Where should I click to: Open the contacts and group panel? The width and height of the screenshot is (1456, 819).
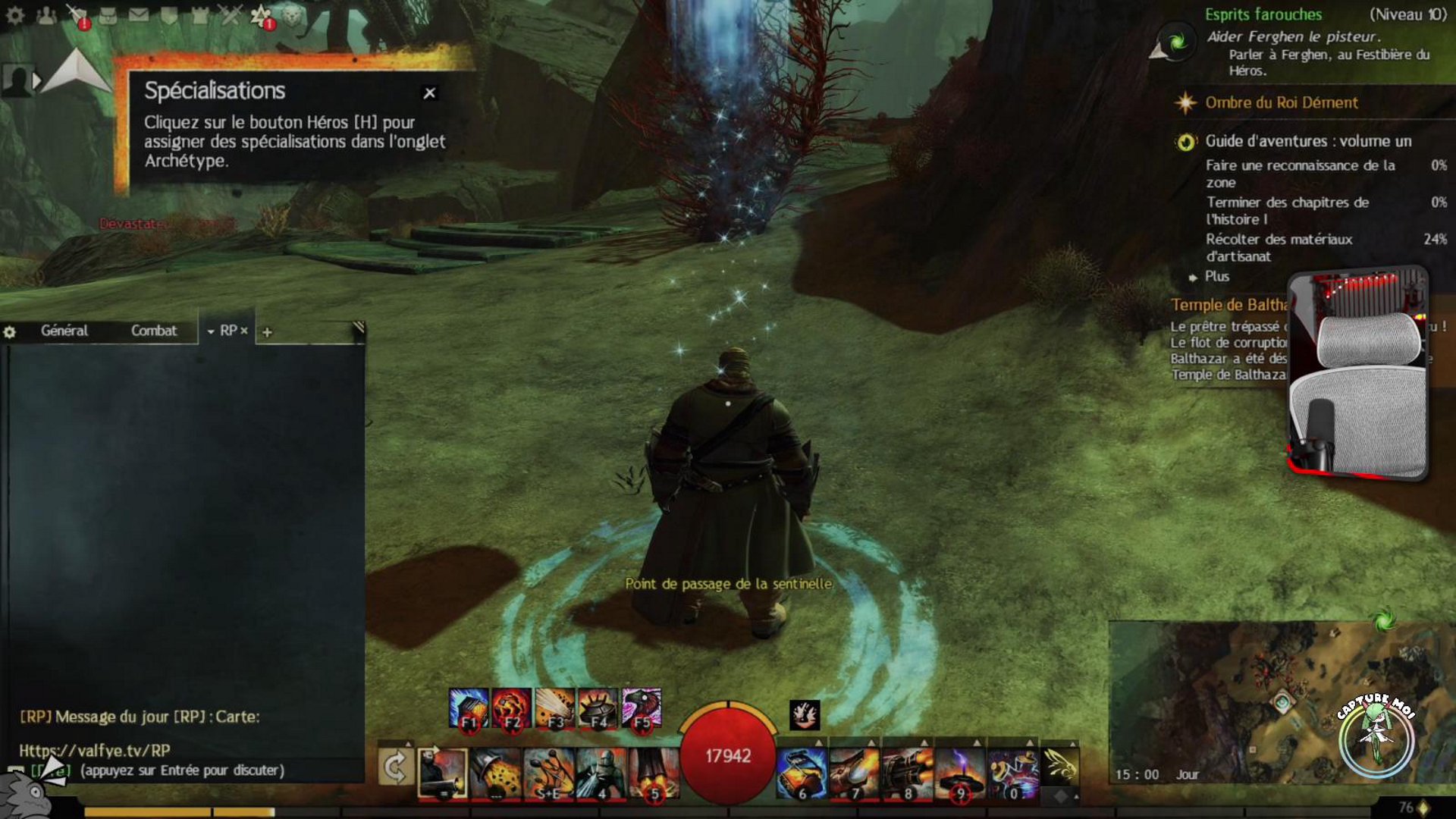(x=46, y=15)
